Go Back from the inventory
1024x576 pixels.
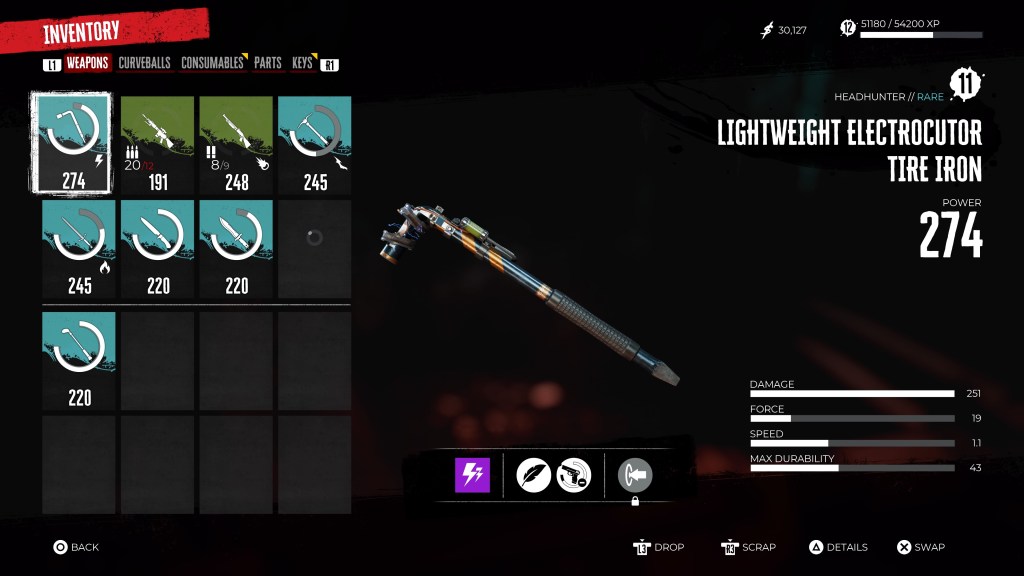click(x=76, y=547)
